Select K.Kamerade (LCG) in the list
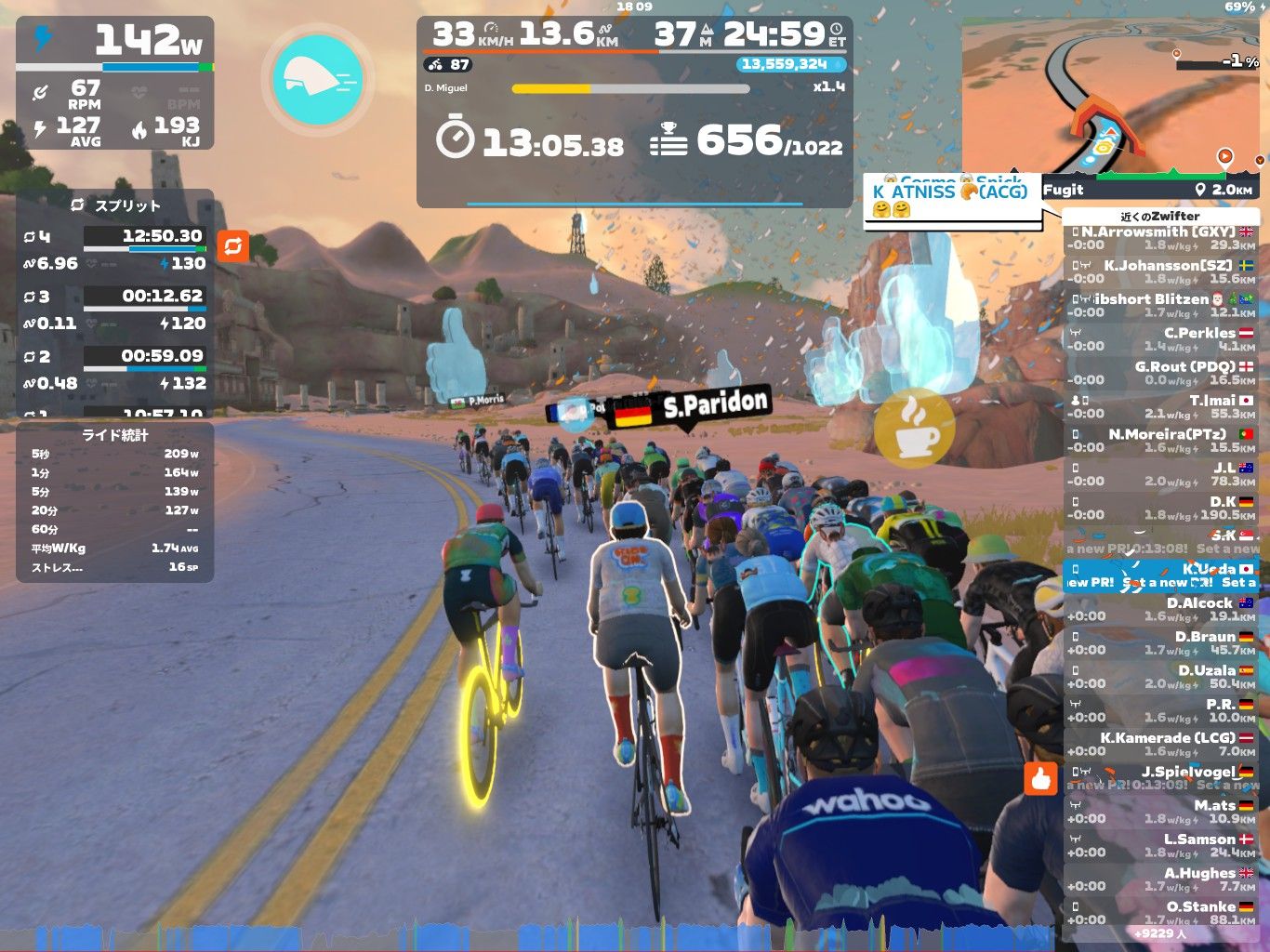 pos(1160,744)
